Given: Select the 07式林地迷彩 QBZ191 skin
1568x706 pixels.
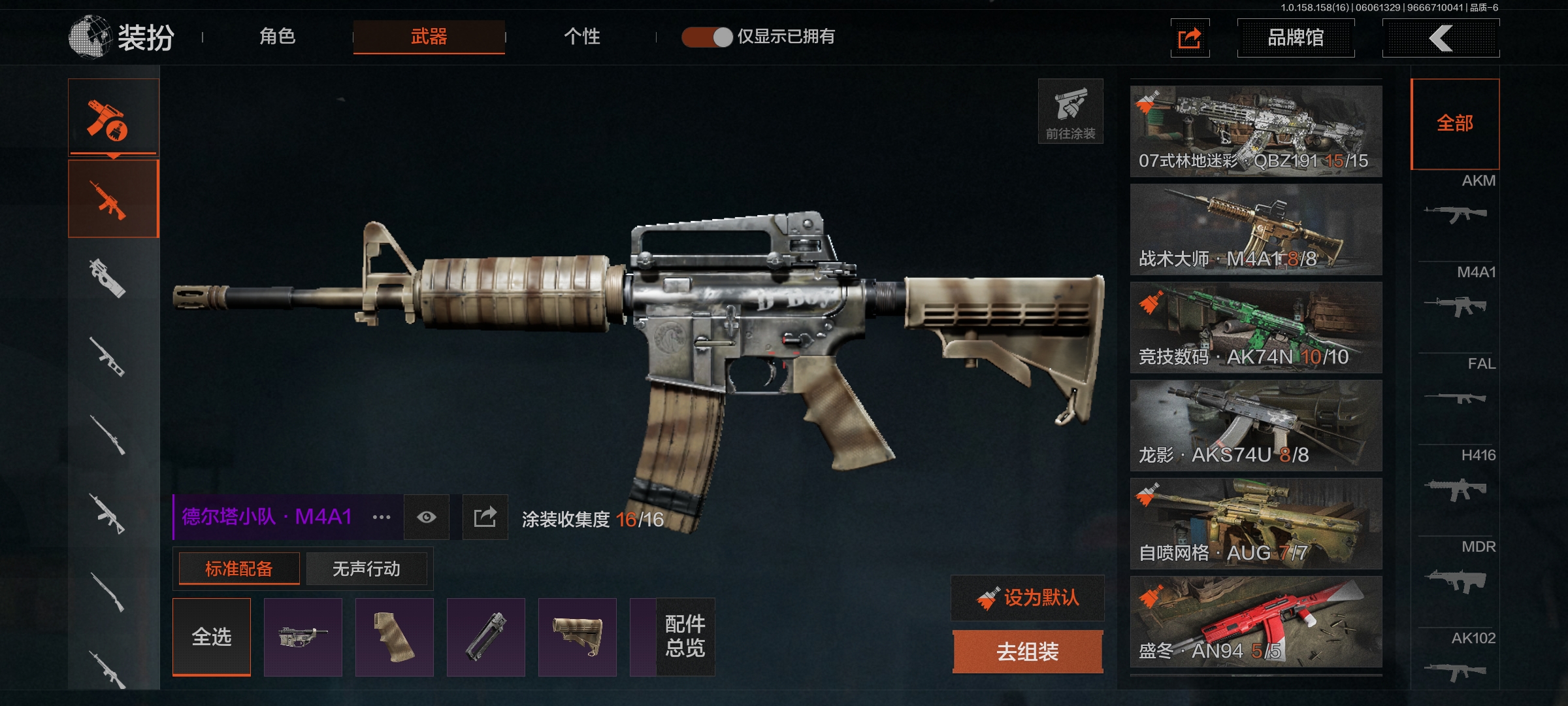Looking at the screenshot, I should pos(1256,131).
